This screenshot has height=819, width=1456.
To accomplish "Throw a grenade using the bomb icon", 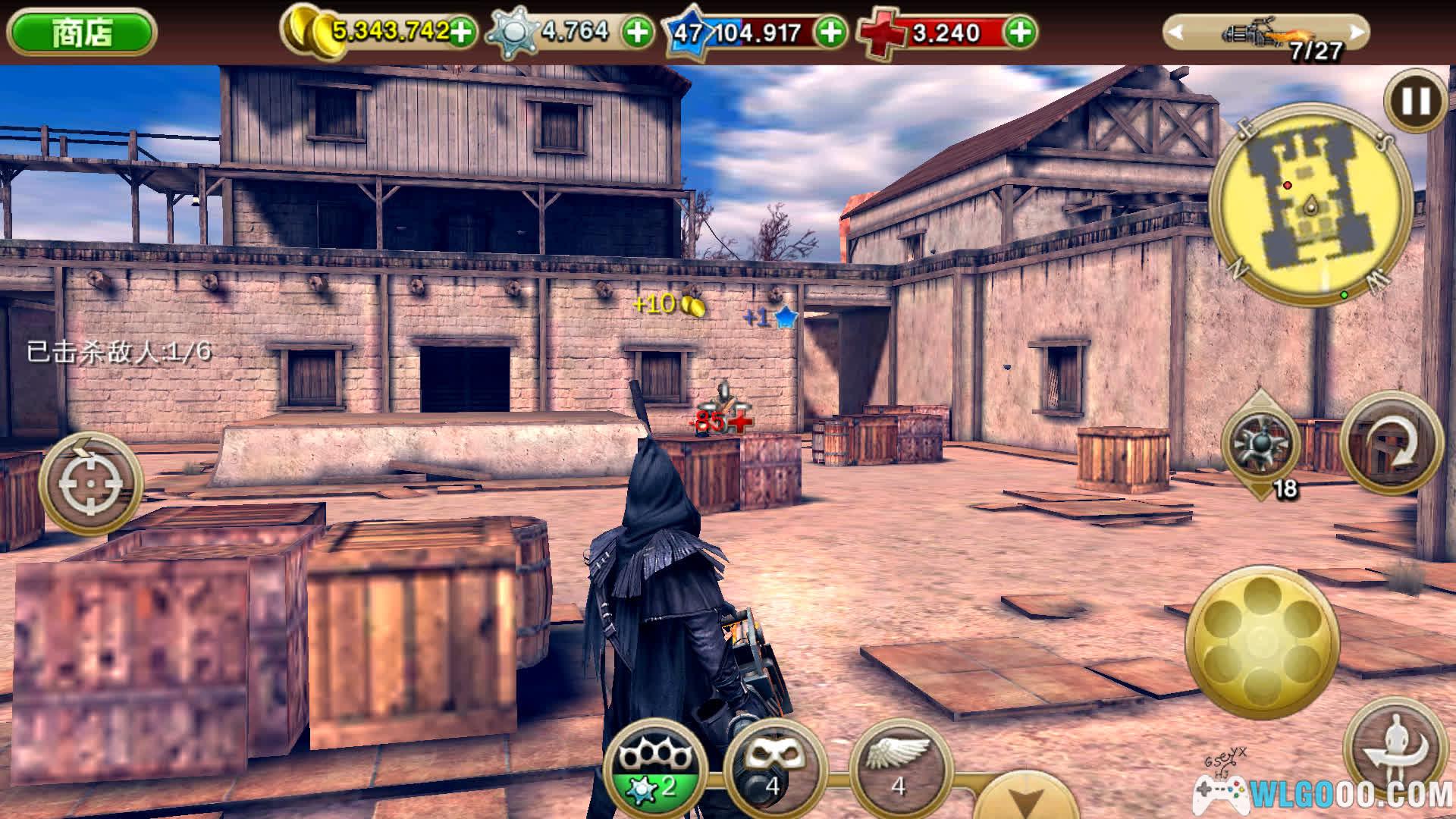I will (1260, 444).
